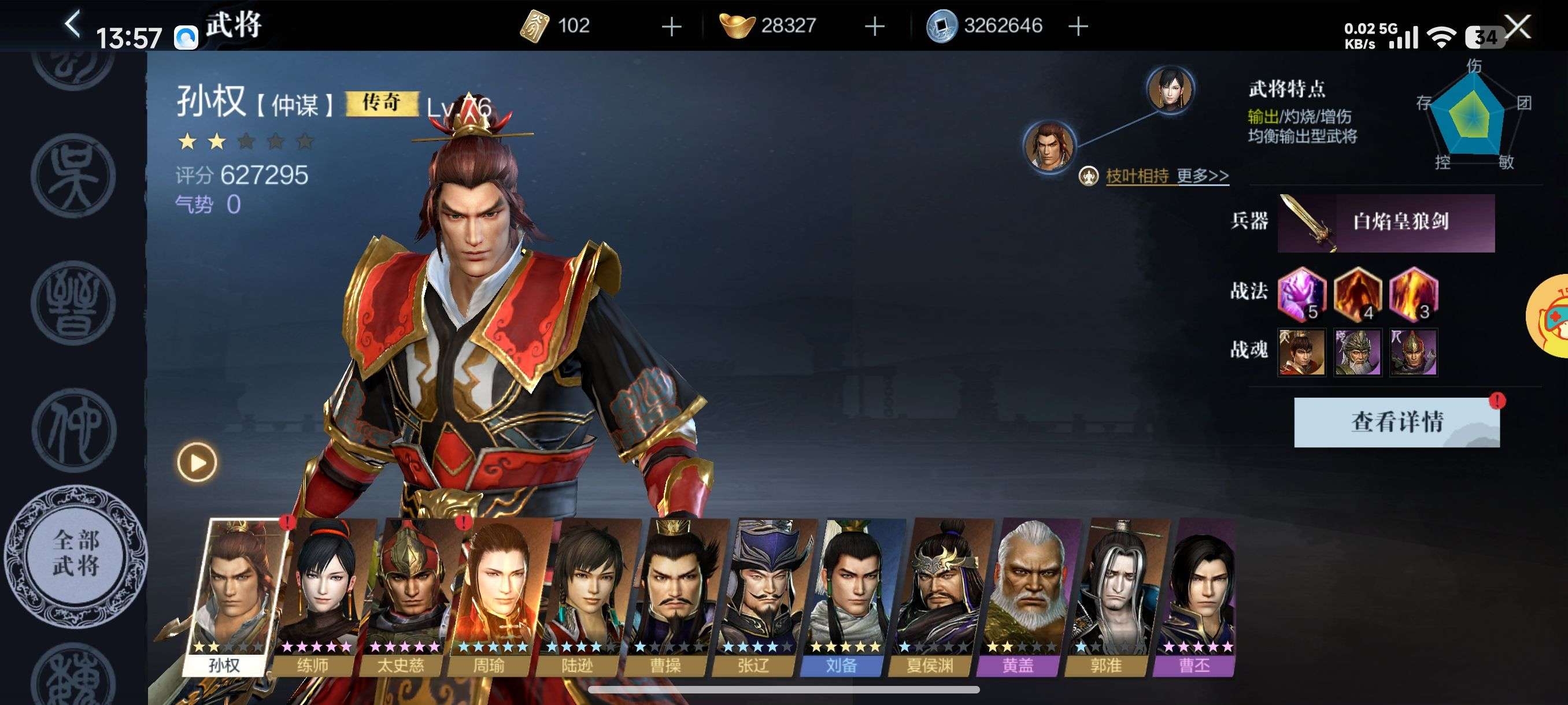Screen dimensions: 1568x705
Task: Open 查看详情 details button
Action: click(1396, 422)
